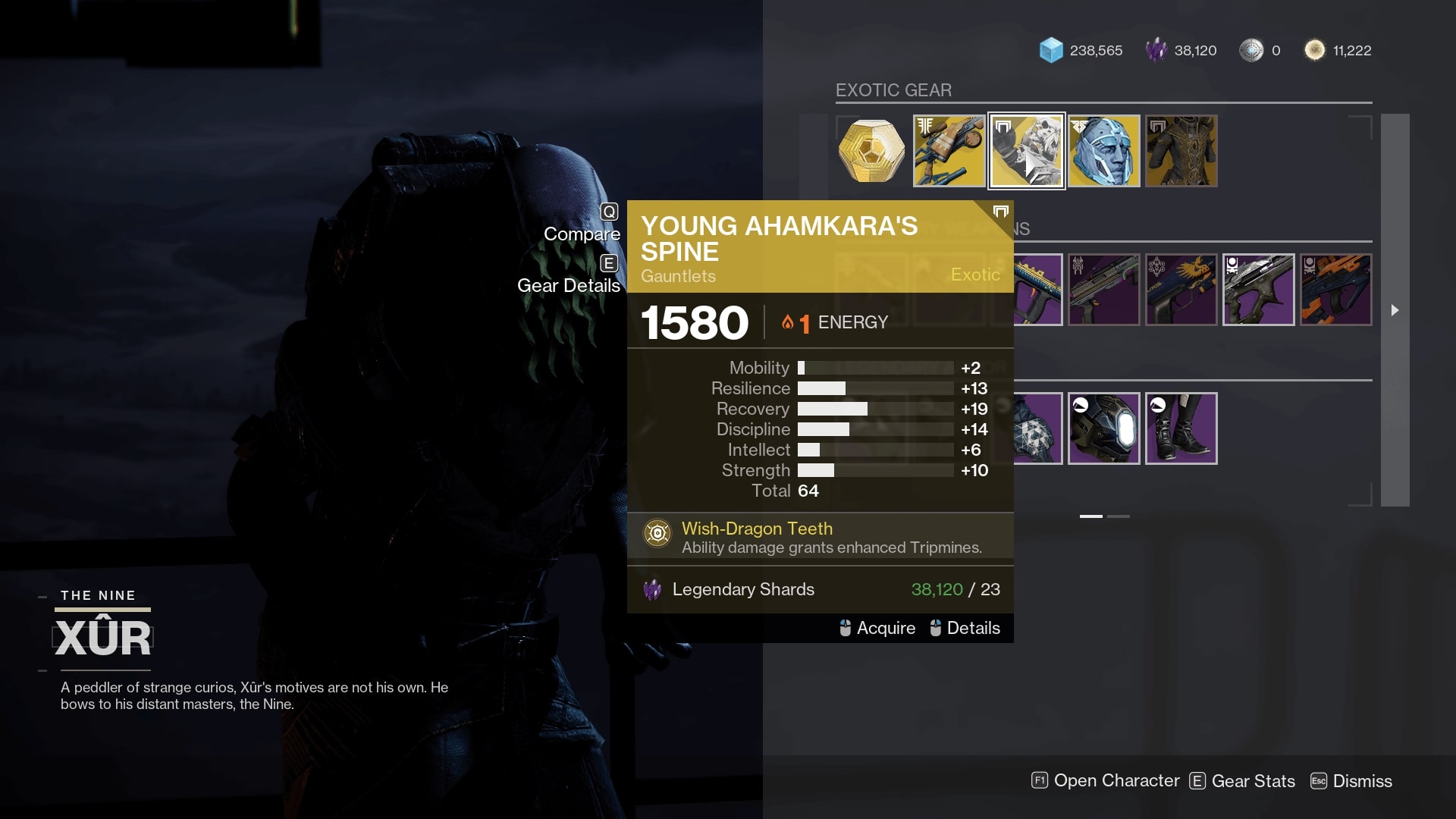Click the purple Legendary Shards currency icon
Screen dimensions: 1456x819
coord(1155,50)
